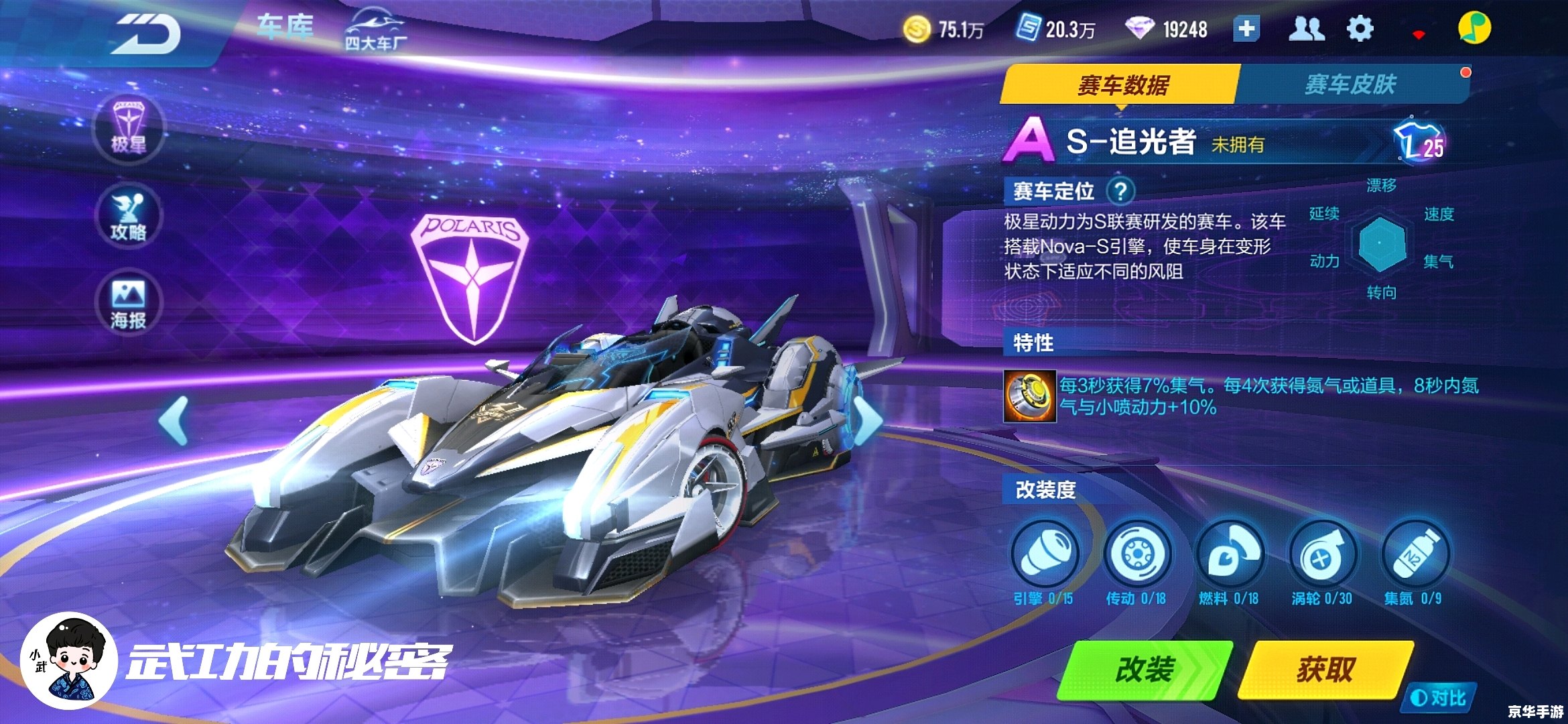Image resolution: width=1568 pixels, height=724 pixels.
Task: Go back using the top-left arrow logo
Action: point(146,34)
